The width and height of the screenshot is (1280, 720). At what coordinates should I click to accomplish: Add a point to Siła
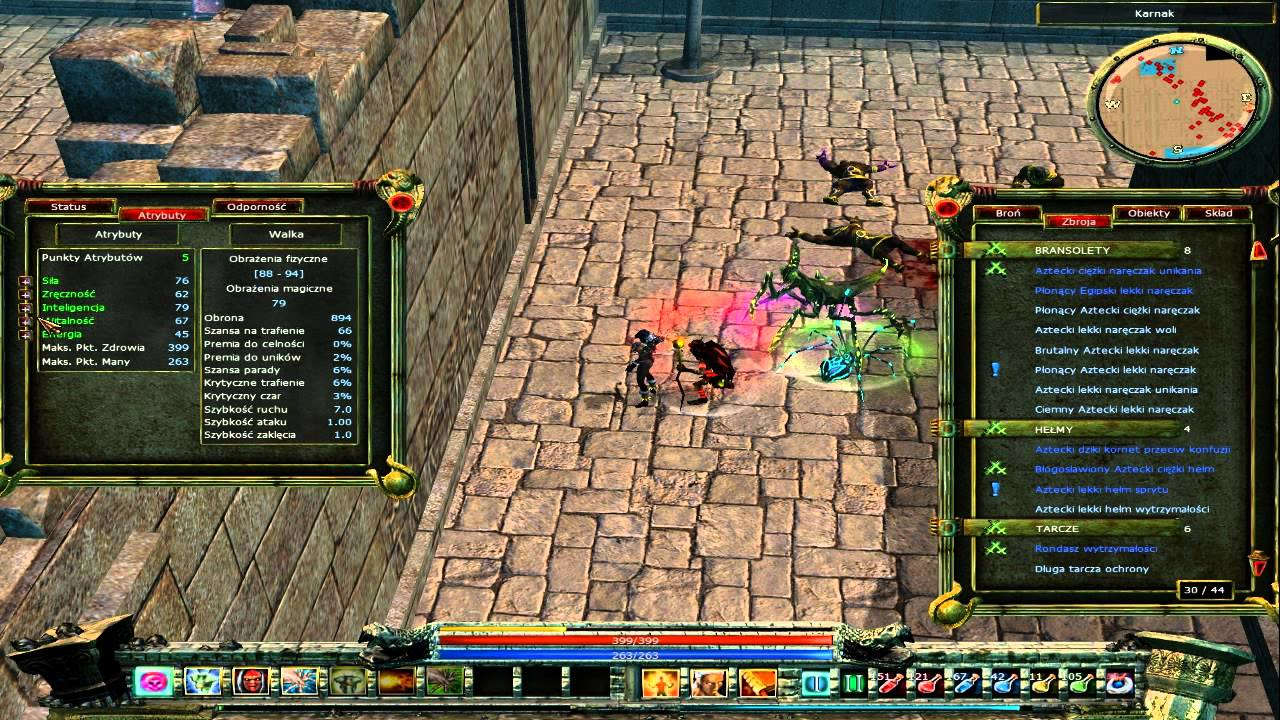pos(26,282)
